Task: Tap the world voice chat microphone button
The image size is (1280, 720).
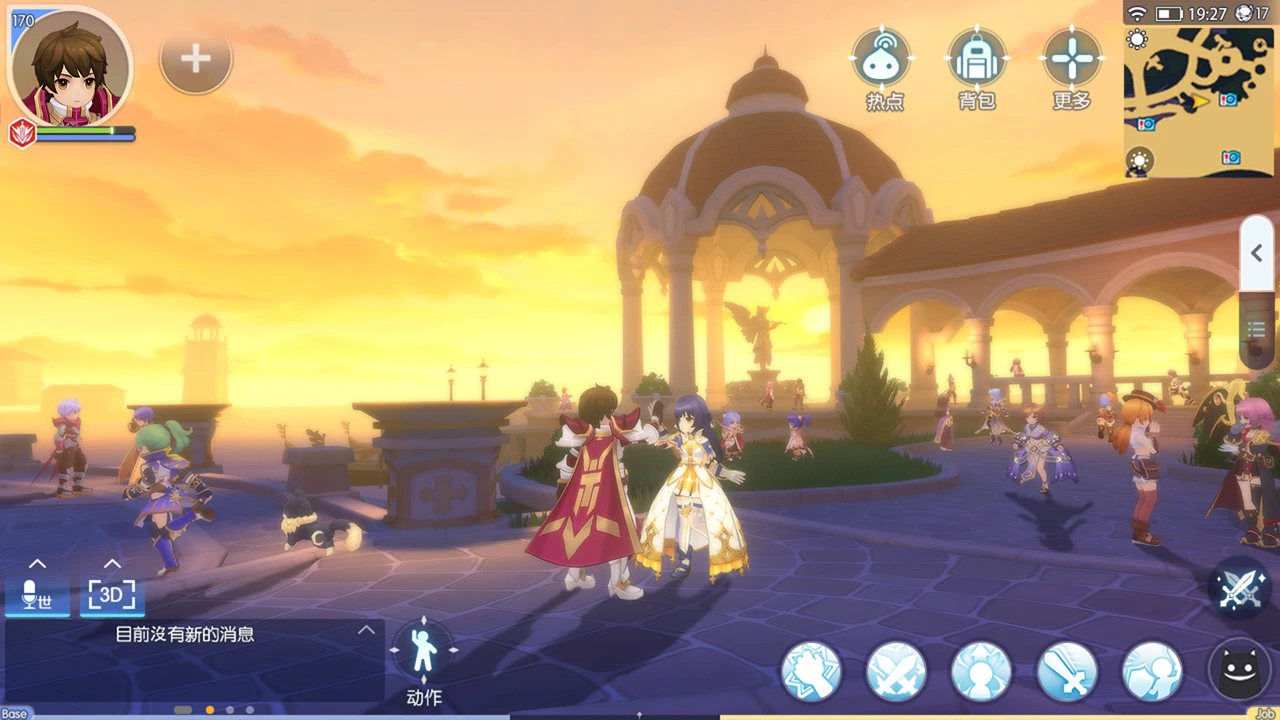Action: pos(37,596)
